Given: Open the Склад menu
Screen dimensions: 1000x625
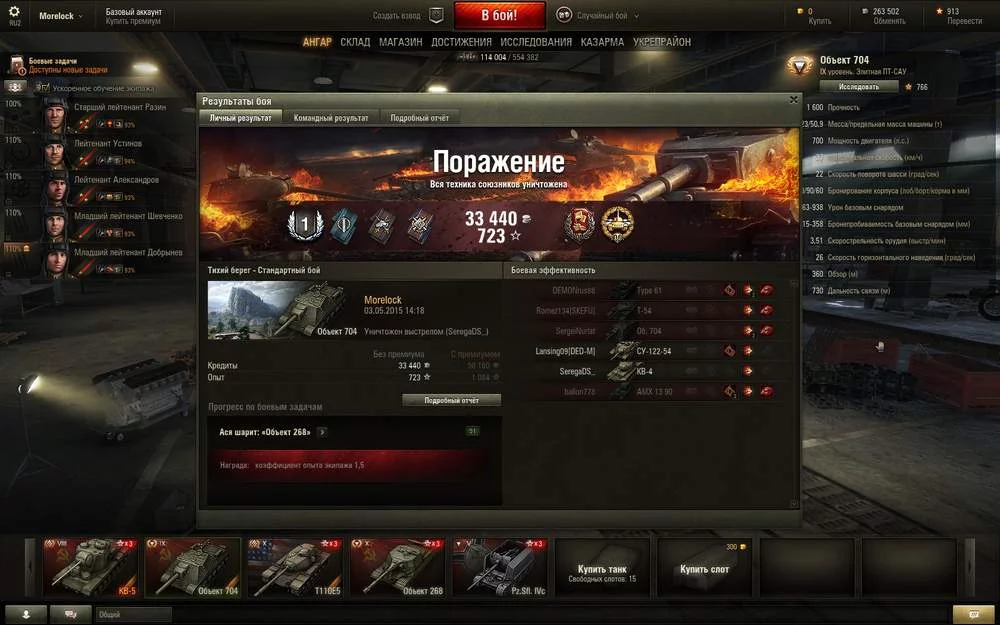Looking at the screenshot, I should [x=355, y=43].
